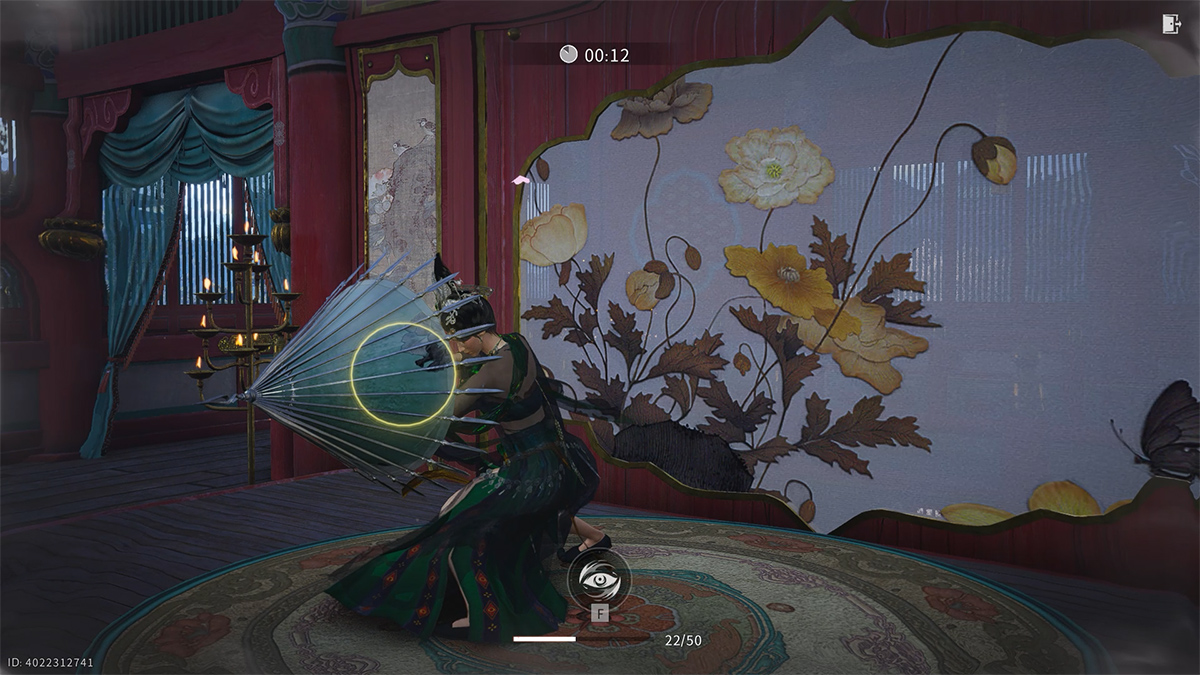
Task: Activate the eye ability icon
Action: (x=598, y=580)
